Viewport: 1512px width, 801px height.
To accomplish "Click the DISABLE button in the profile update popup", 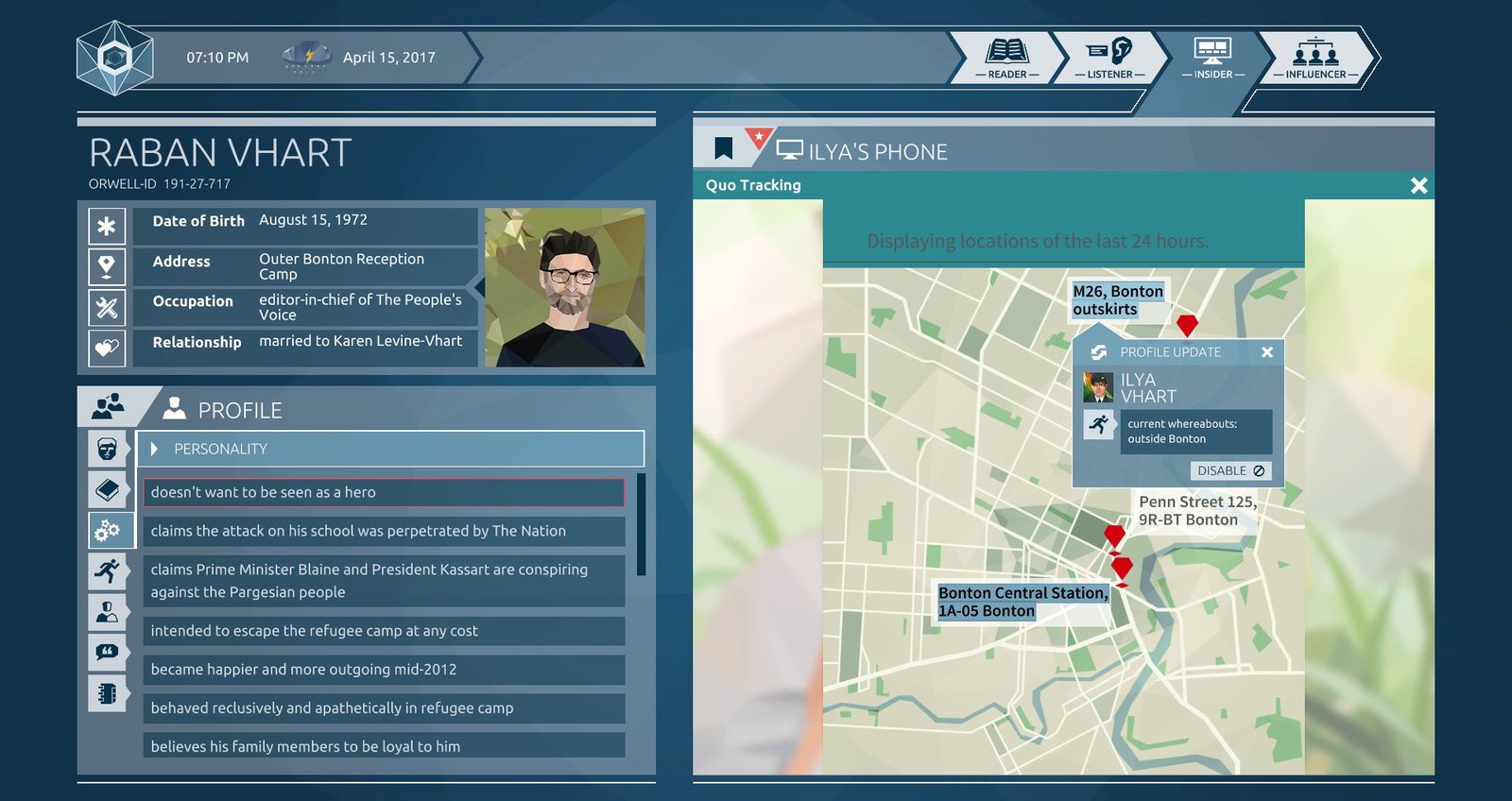I will click(x=1229, y=470).
